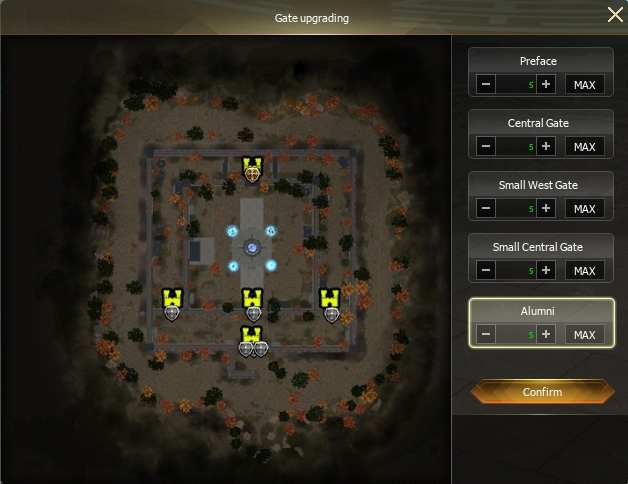628x484 pixels.
Task: Set Small West Gate to MAX
Action: click(584, 209)
